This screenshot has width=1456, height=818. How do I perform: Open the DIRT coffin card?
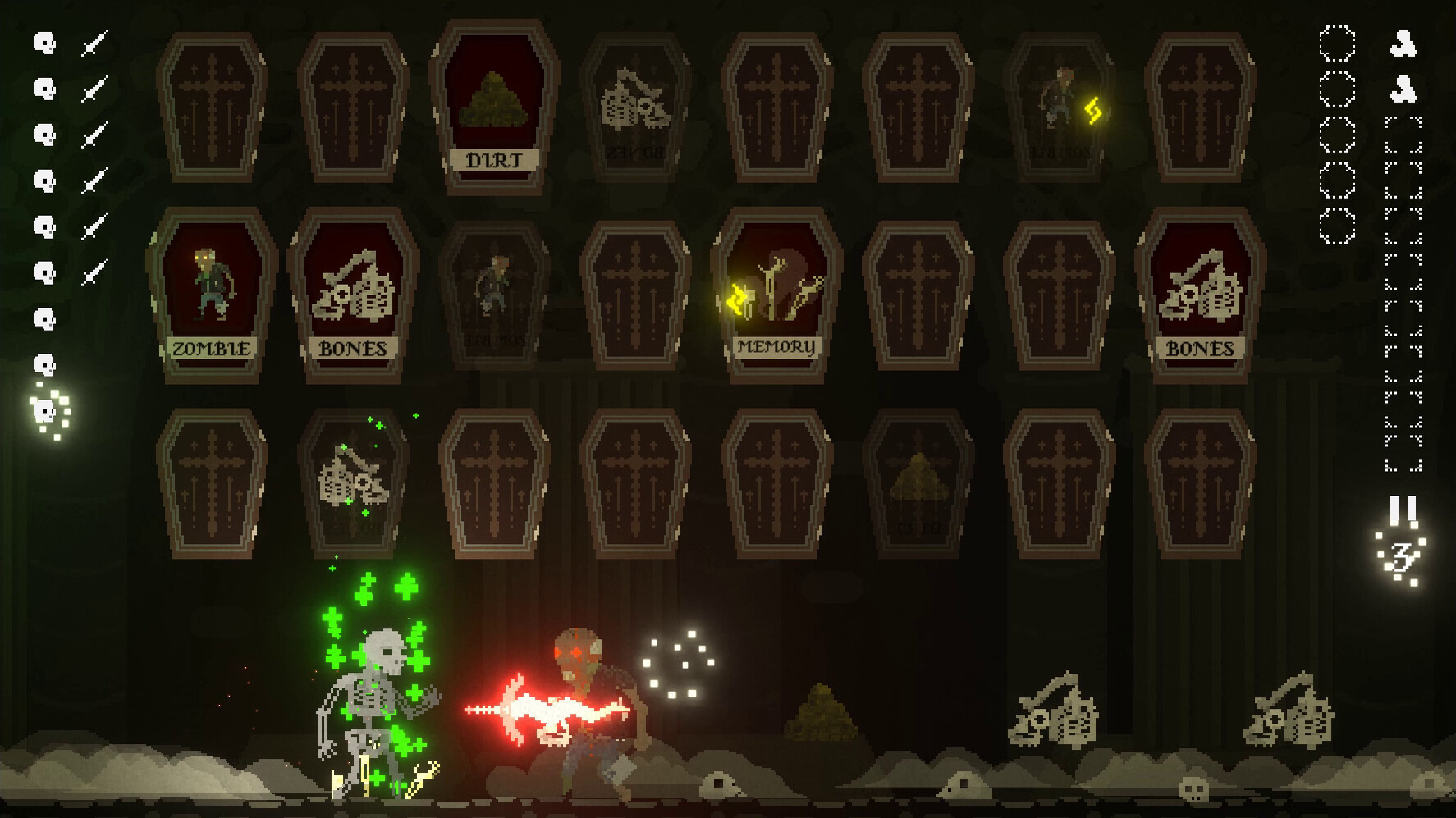point(495,107)
